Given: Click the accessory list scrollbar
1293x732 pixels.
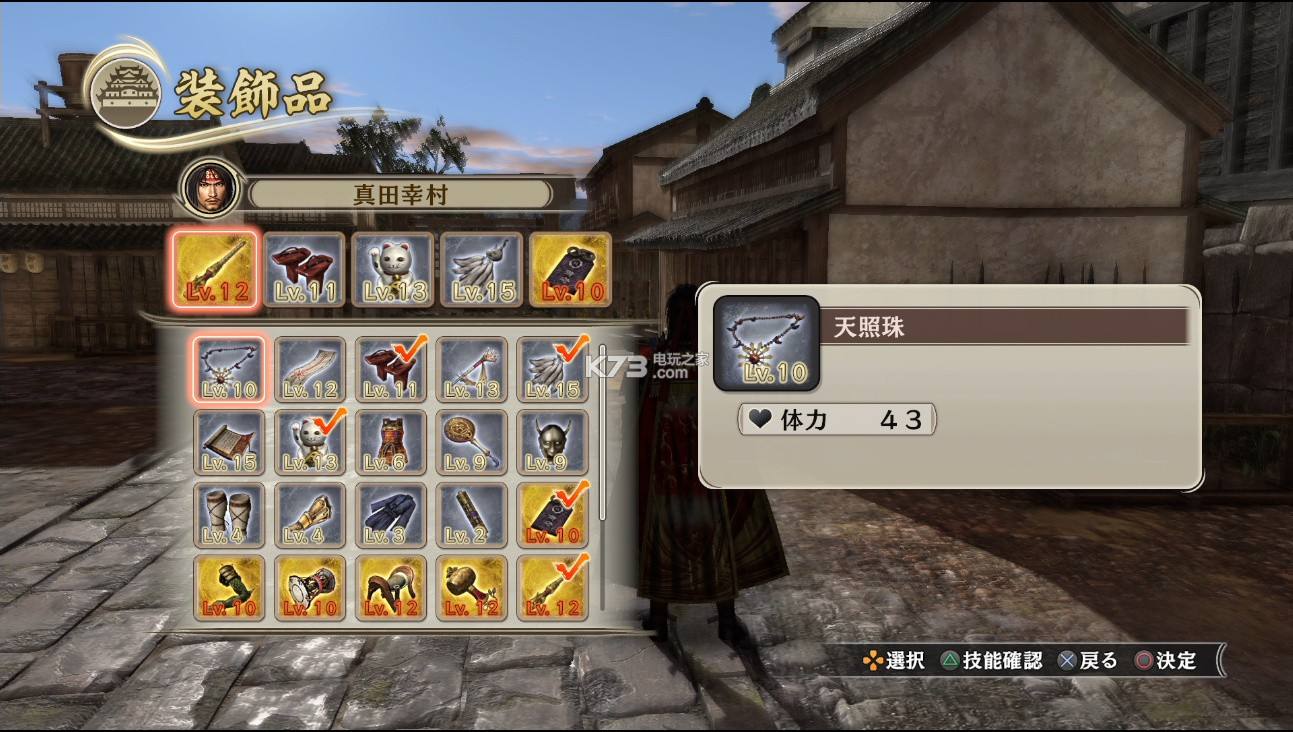Looking at the screenshot, I should click(x=602, y=430).
